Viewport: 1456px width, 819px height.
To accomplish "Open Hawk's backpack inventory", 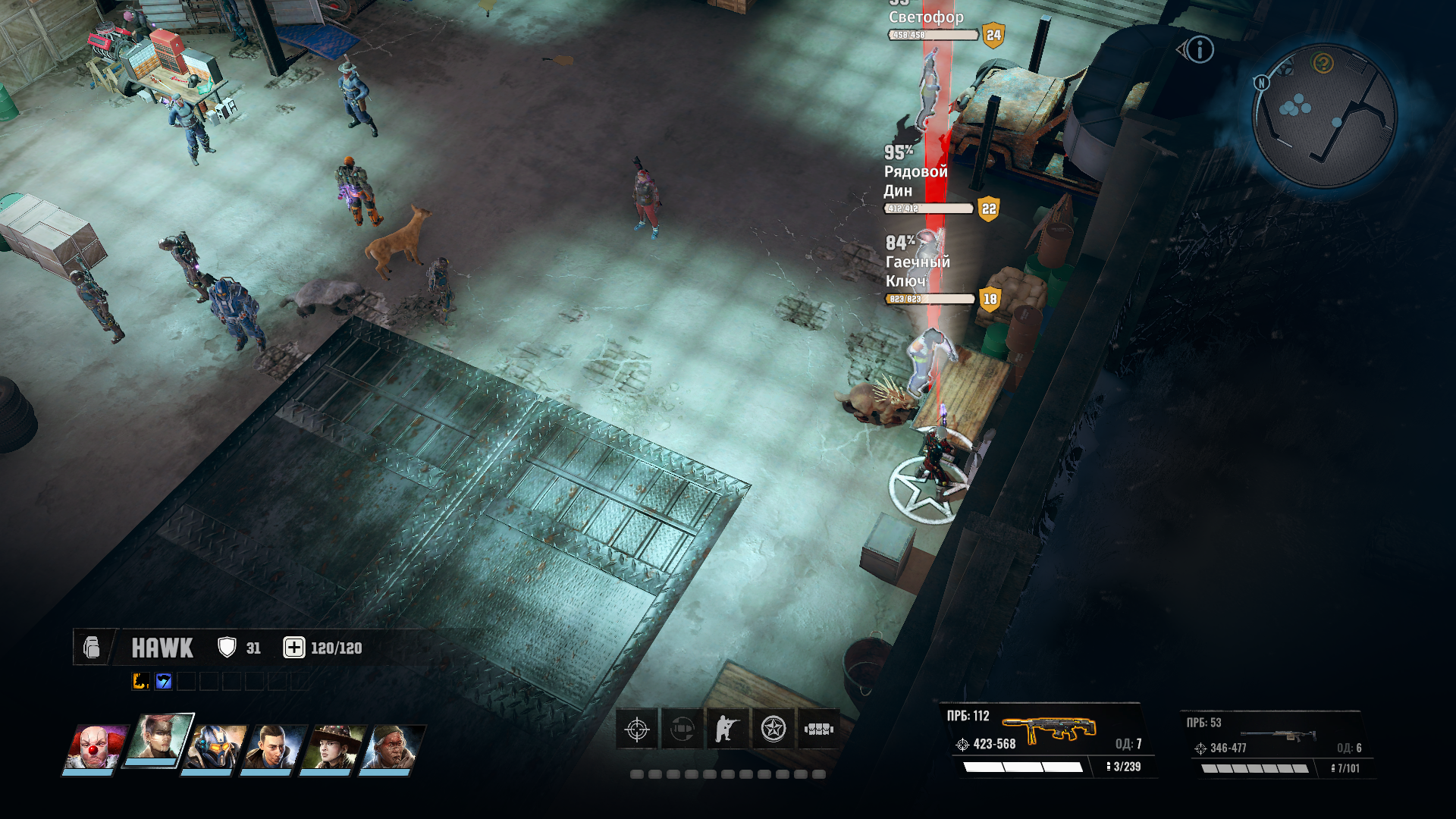I will pos(92,648).
